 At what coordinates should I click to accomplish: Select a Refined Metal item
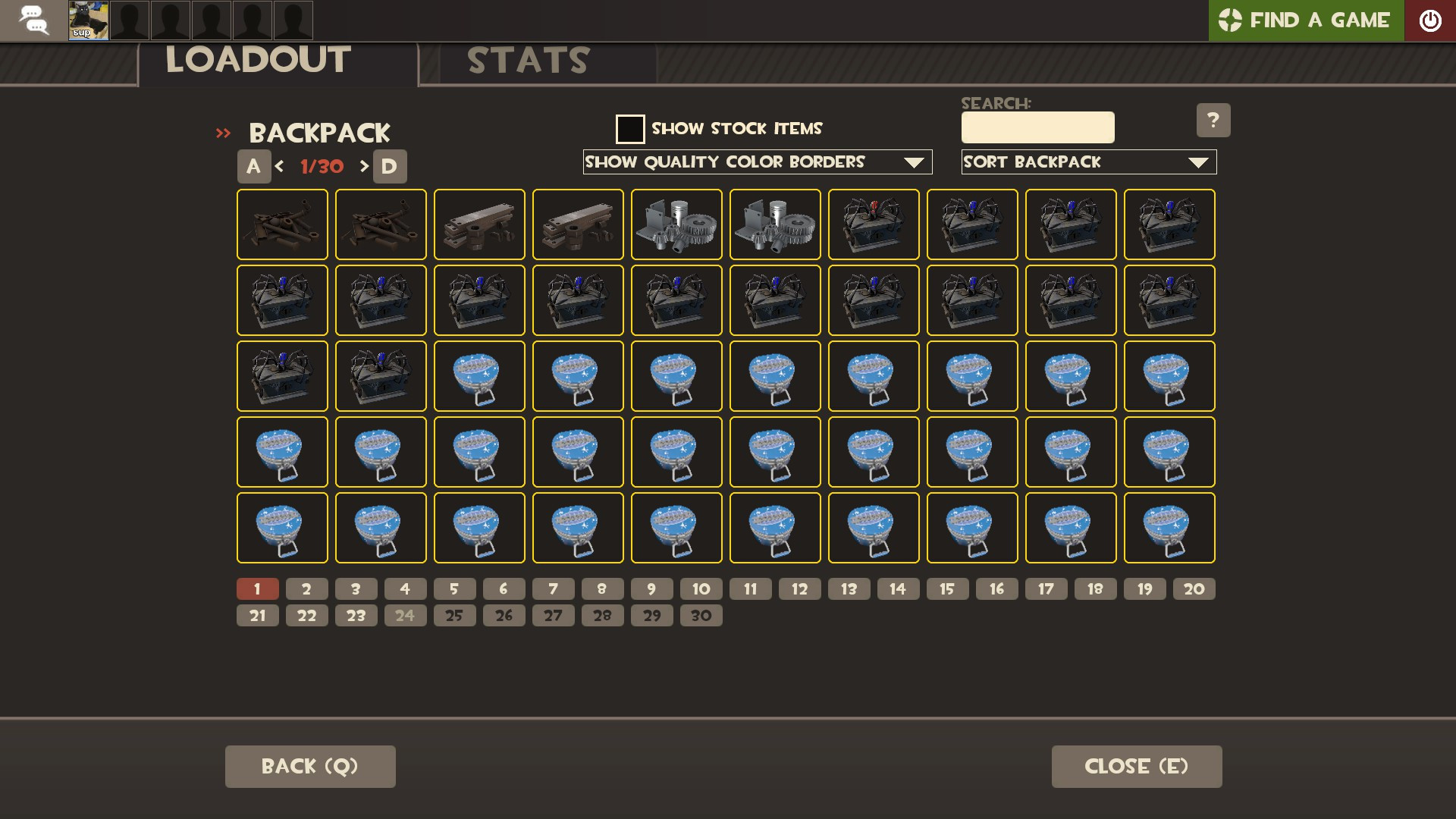676,224
